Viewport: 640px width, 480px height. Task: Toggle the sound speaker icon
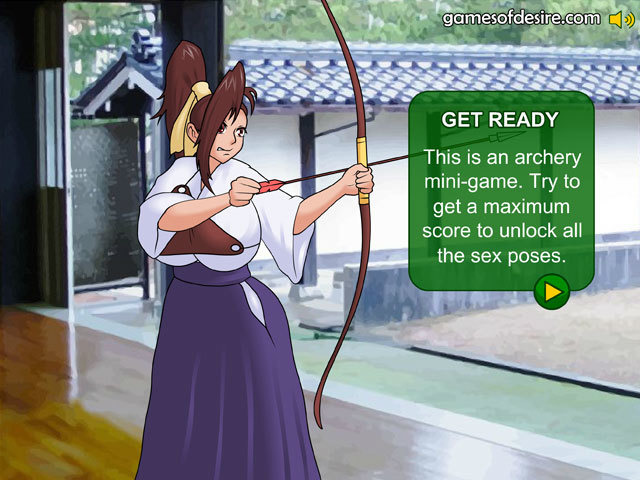[x=620, y=19]
